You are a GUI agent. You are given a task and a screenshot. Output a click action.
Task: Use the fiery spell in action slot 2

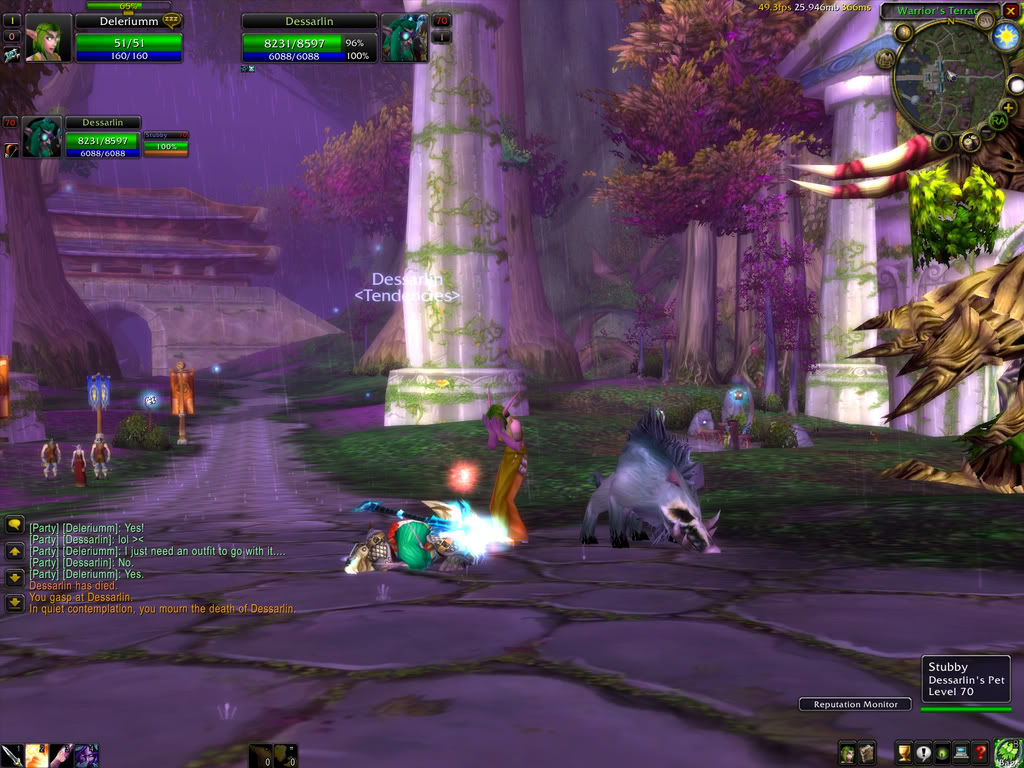[37, 755]
